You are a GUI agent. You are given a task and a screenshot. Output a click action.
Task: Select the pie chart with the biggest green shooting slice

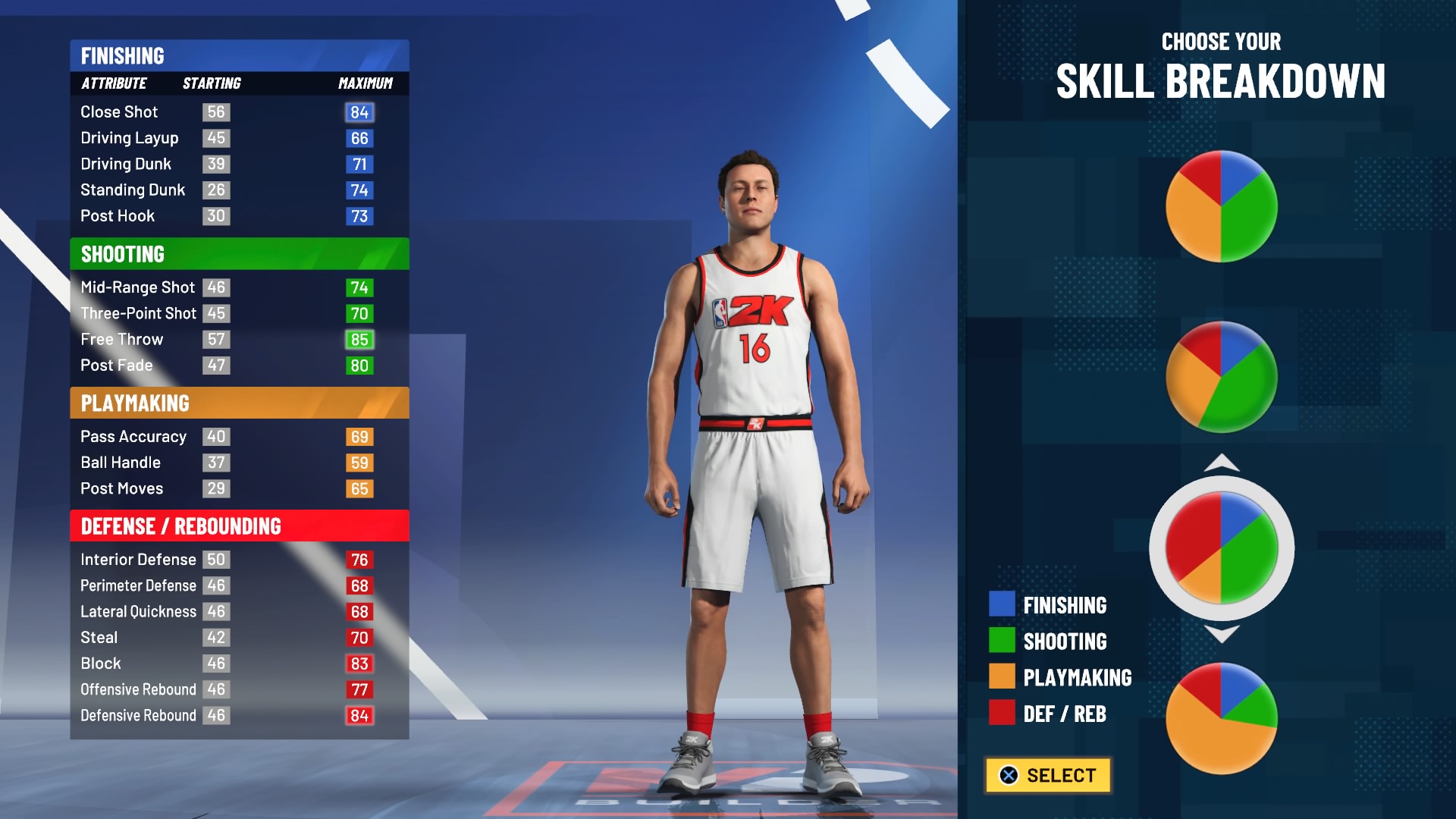pyautogui.click(x=1221, y=377)
